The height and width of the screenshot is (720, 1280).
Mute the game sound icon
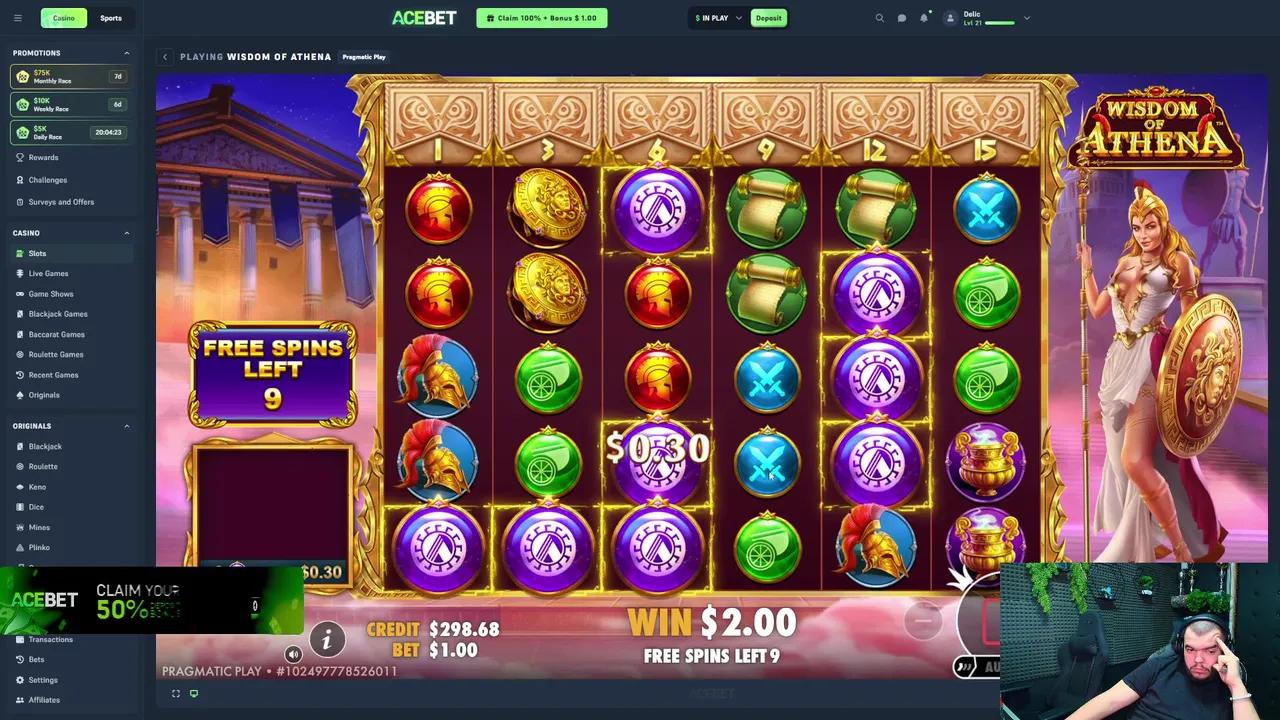pyautogui.click(x=293, y=653)
